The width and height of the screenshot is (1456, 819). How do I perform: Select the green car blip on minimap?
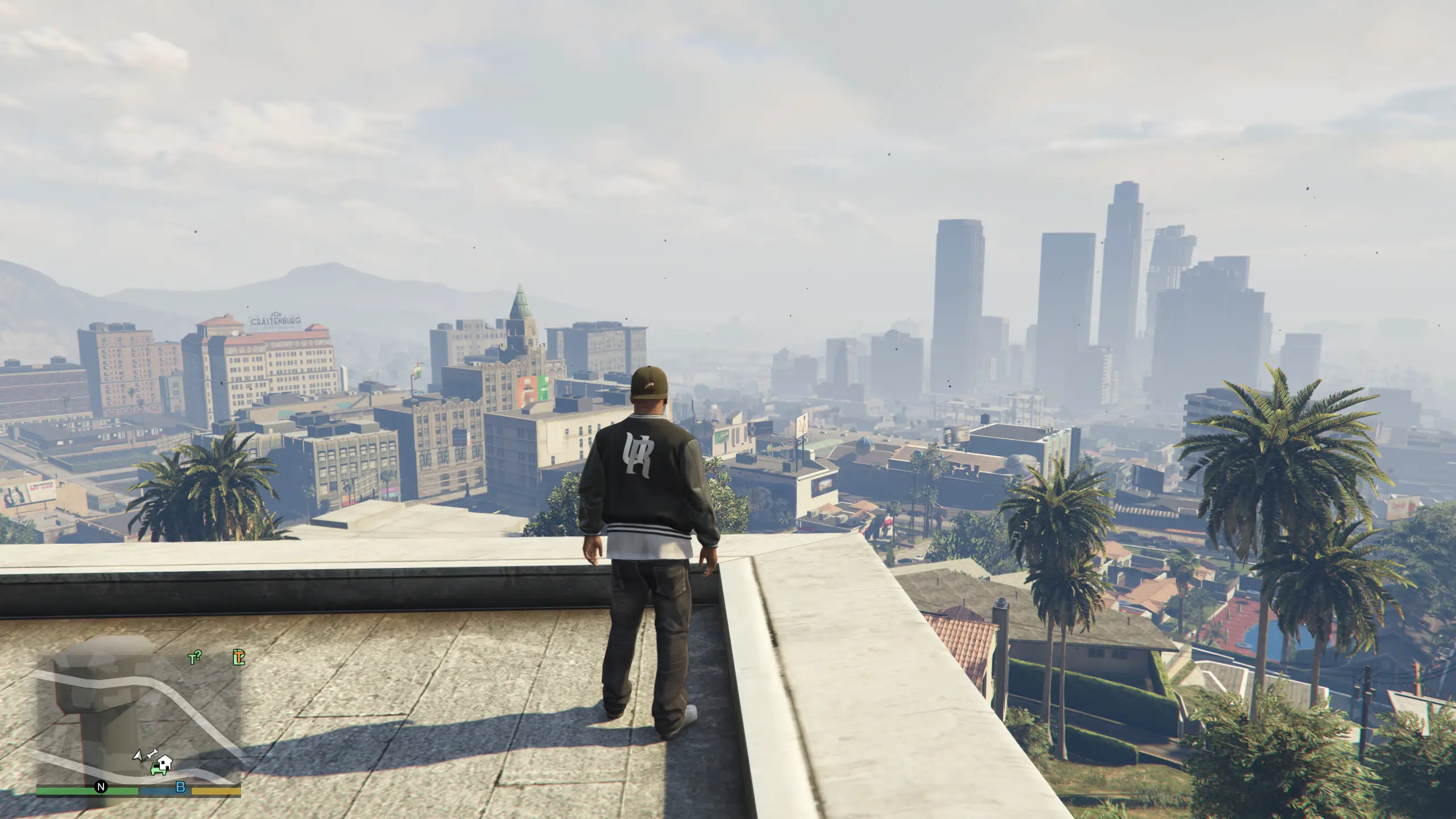point(155,770)
